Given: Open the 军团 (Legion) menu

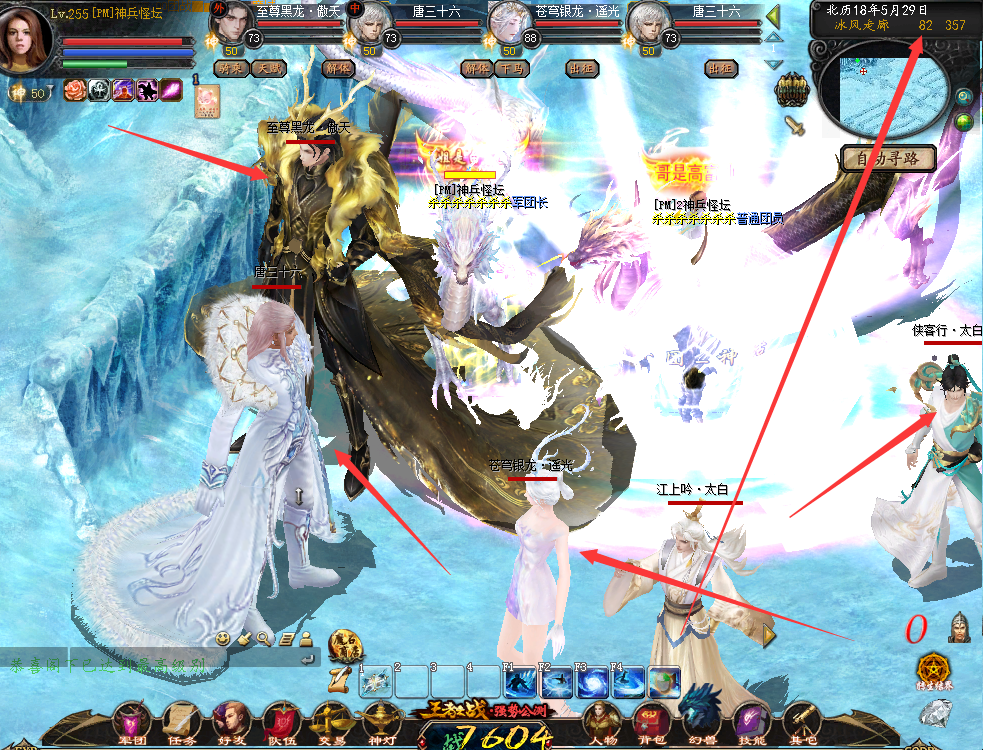Looking at the screenshot, I should [131, 720].
